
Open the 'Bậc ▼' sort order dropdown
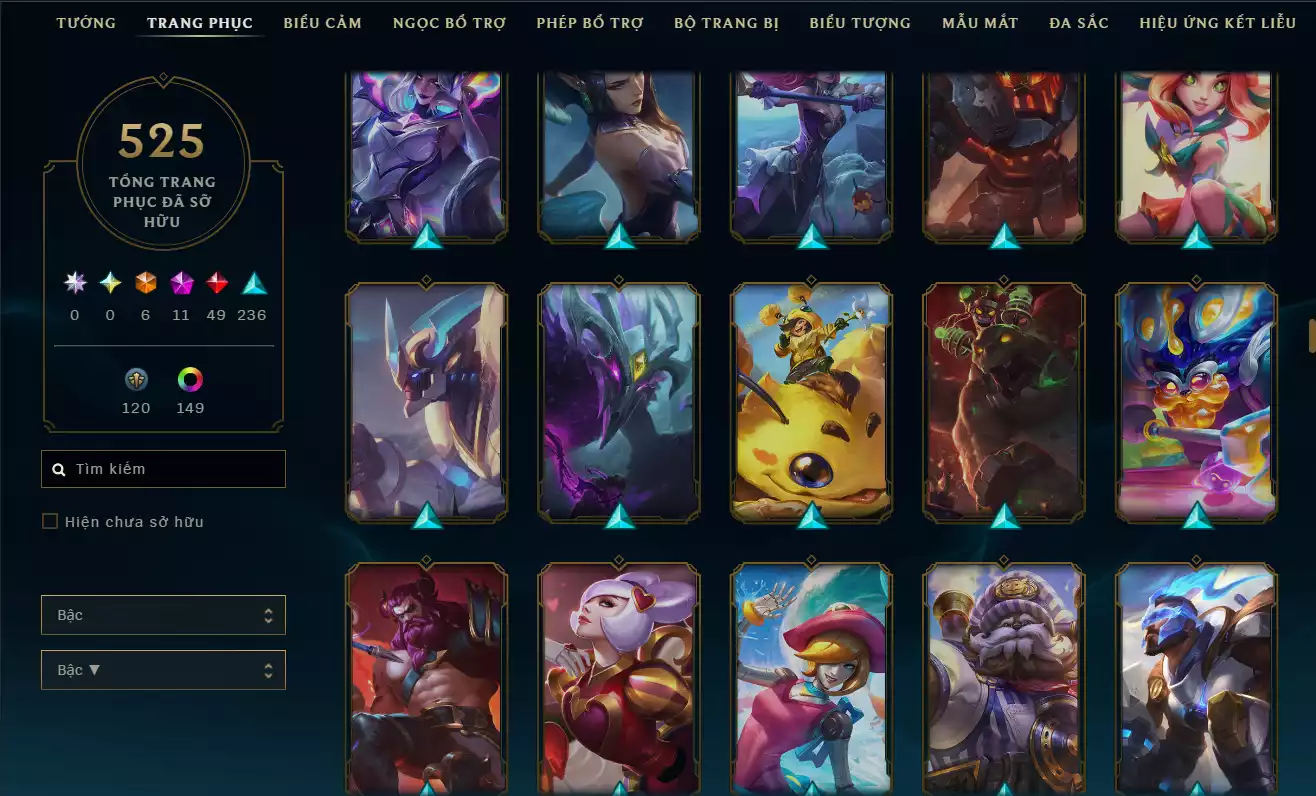point(163,670)
